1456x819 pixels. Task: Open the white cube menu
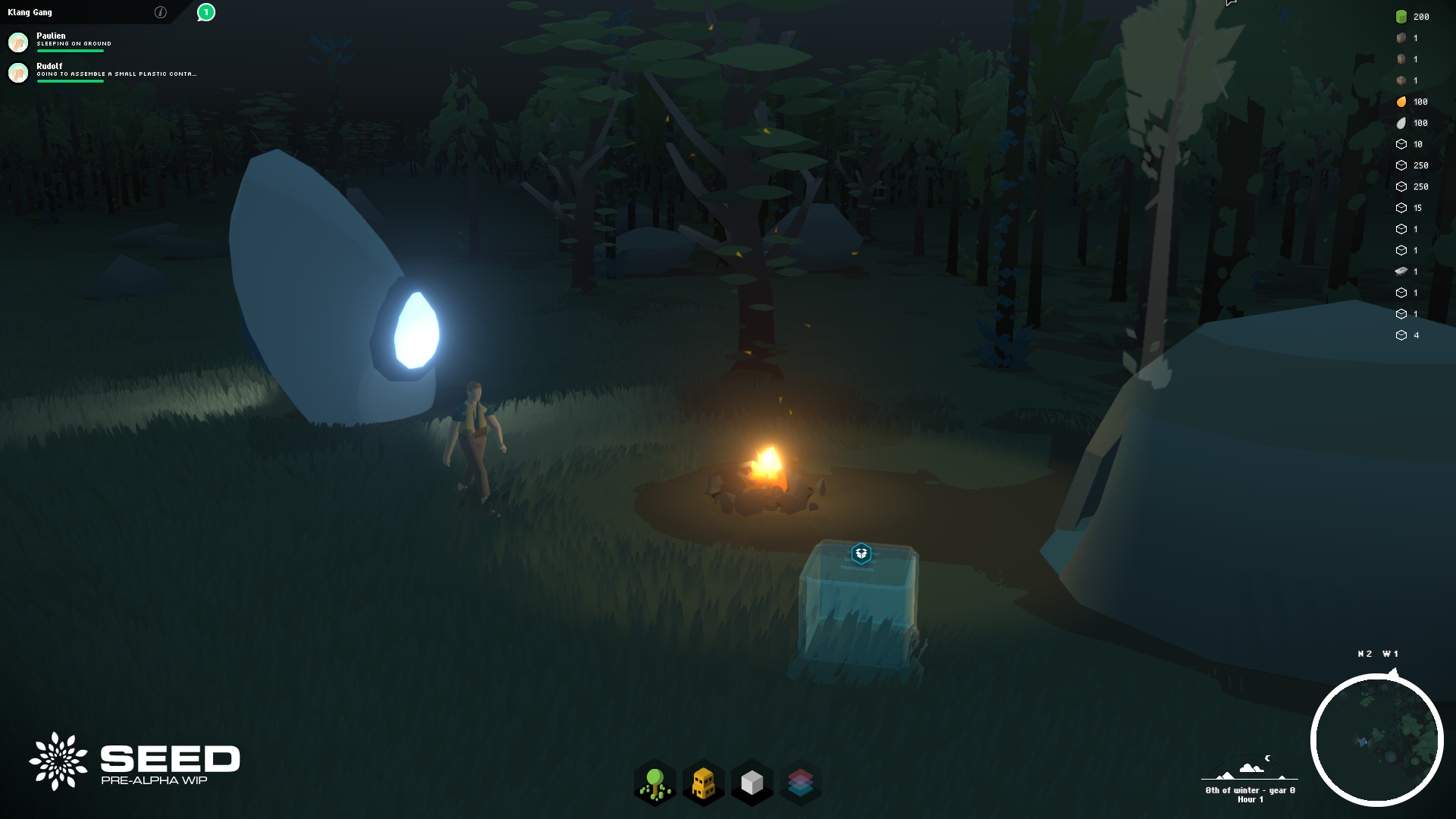click(752, 783)
